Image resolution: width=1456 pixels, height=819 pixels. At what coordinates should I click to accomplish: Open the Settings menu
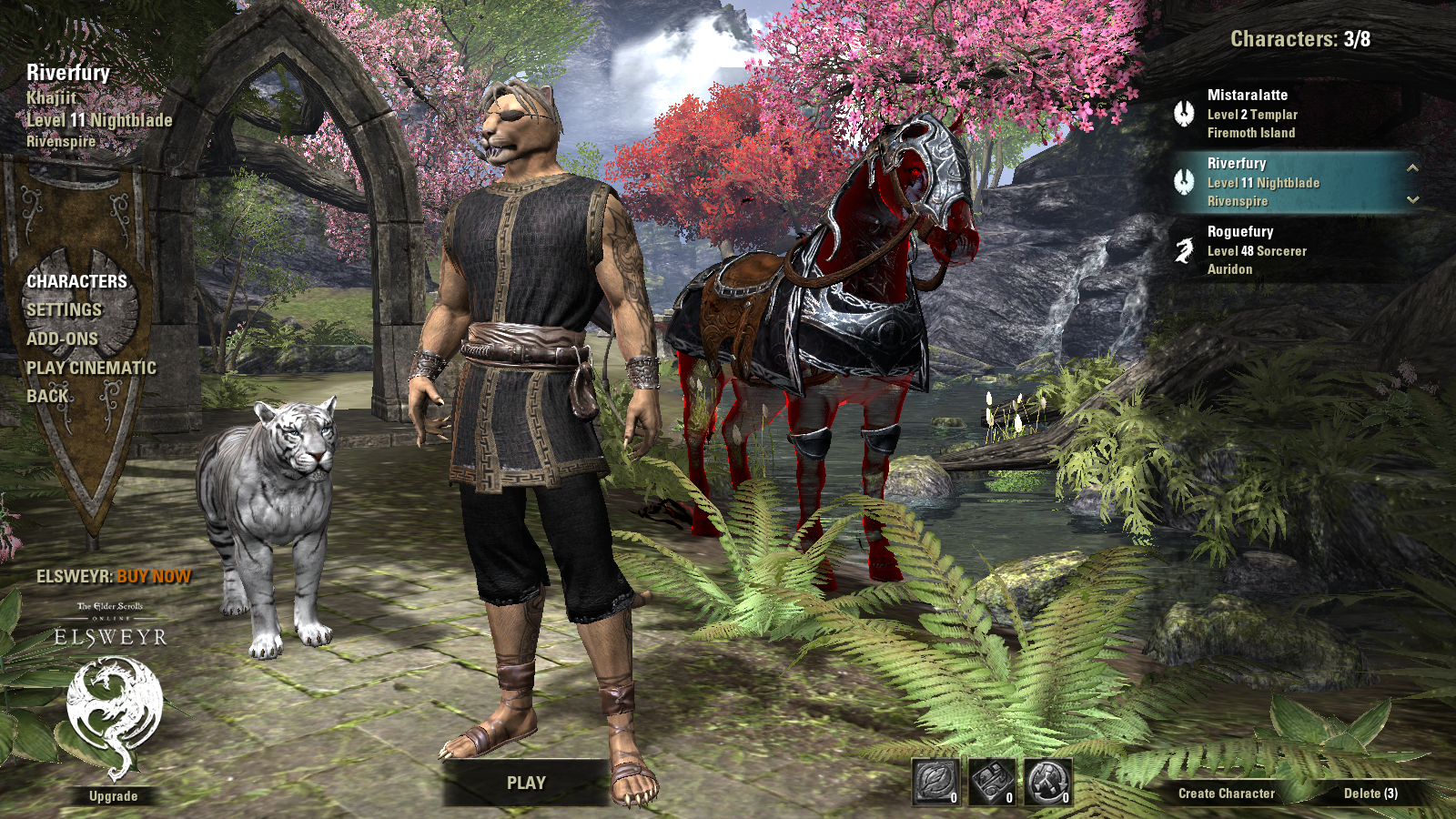64,310
